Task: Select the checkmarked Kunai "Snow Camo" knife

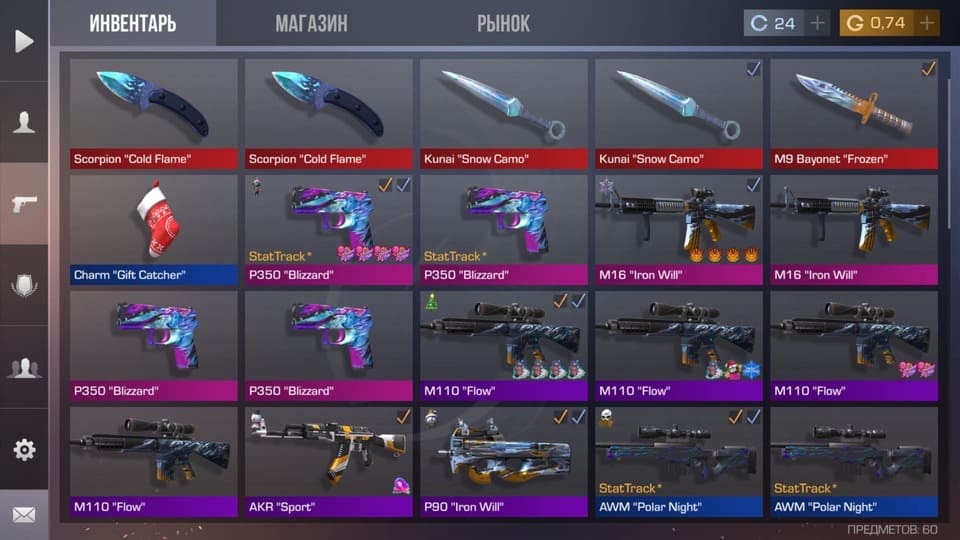Action: tap(678, 113)
